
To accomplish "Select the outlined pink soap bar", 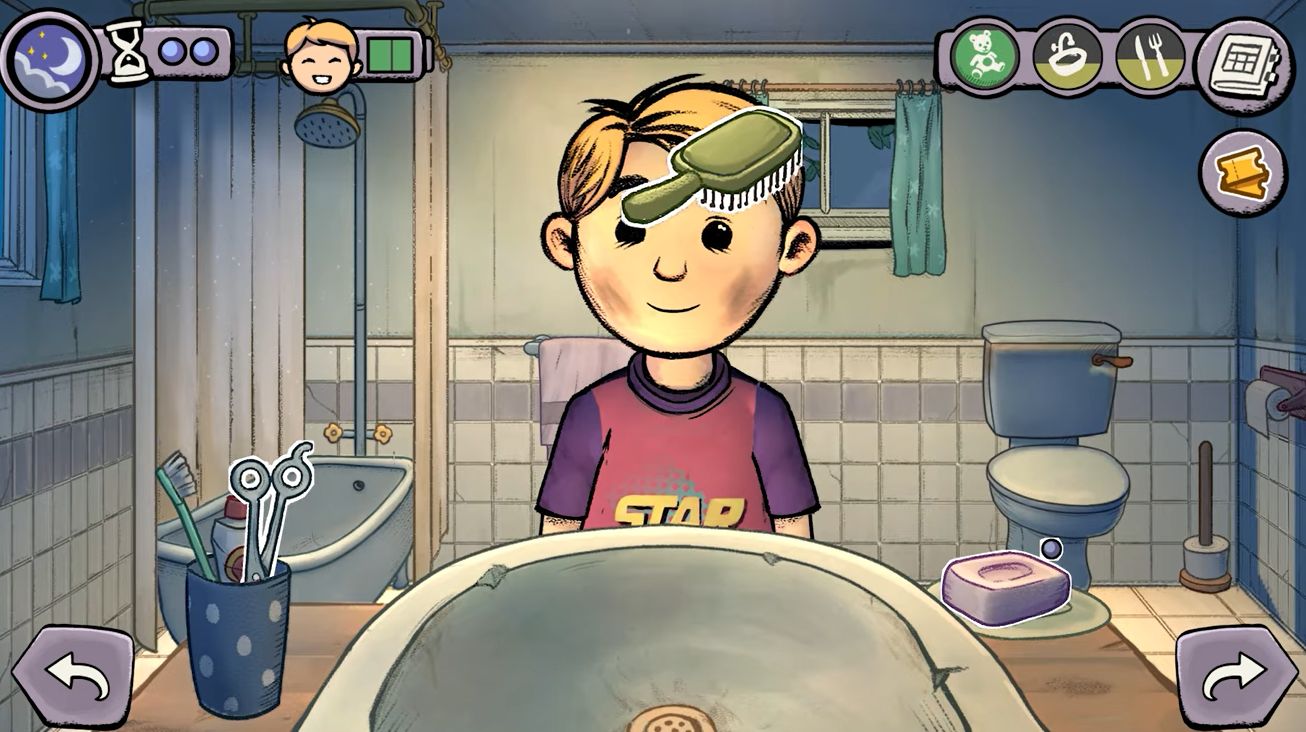I will pyautogui.click(x=1004, y=586).
